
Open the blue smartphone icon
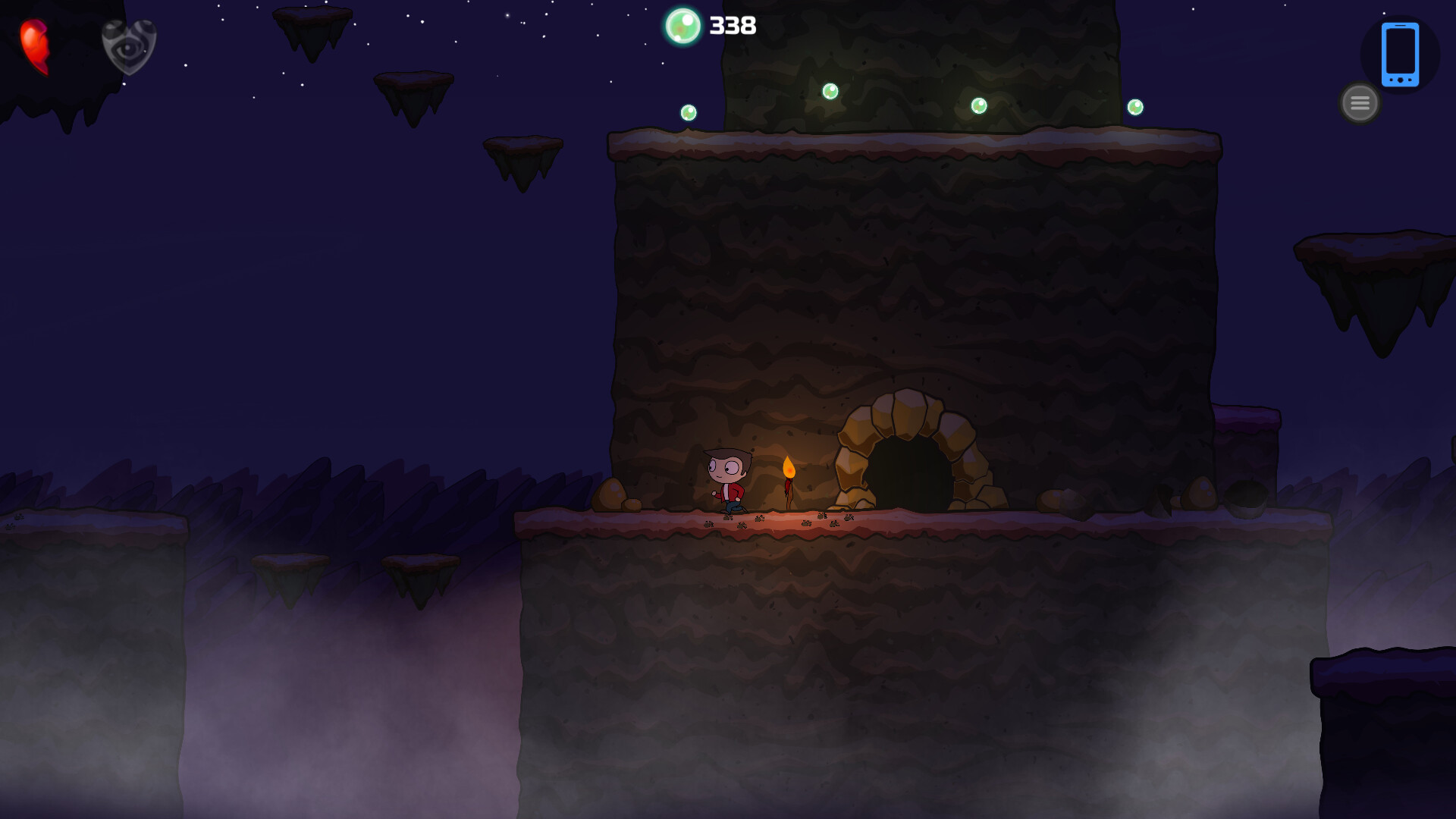click(1400, 55)
